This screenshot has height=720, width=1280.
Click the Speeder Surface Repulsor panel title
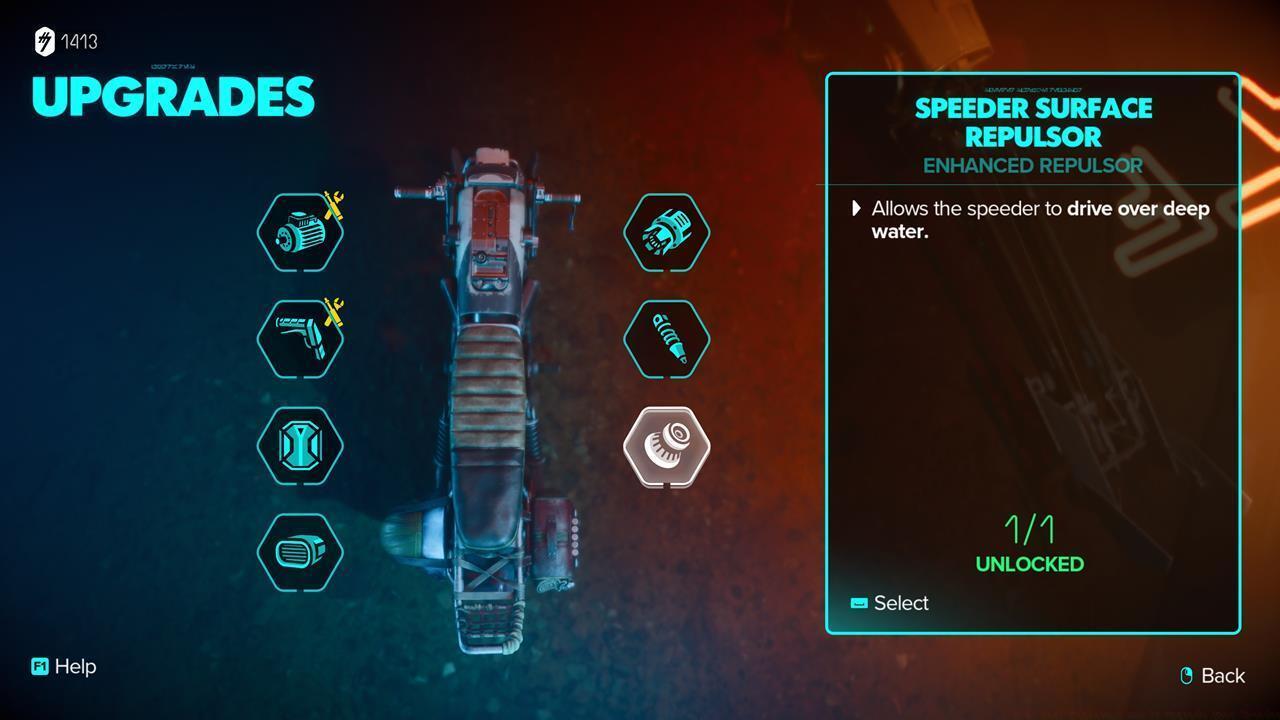(x=1032, y=122)
